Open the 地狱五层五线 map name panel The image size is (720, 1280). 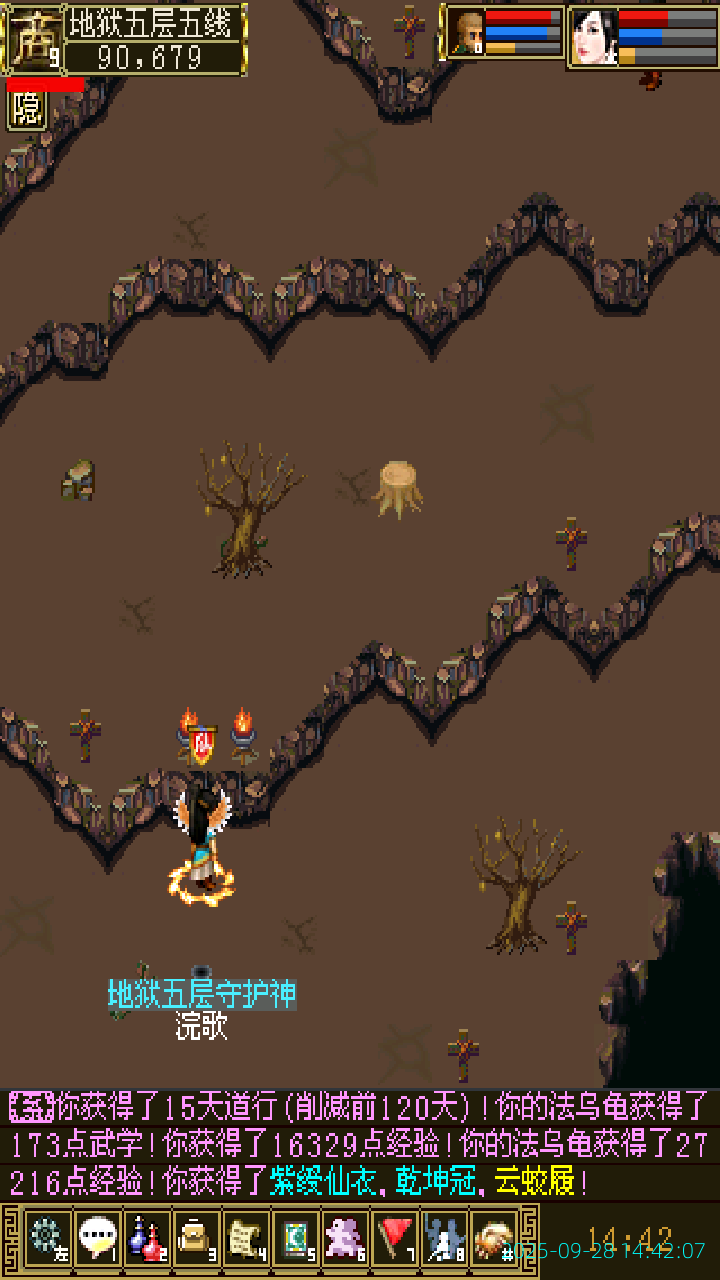(x=154, y=24)
